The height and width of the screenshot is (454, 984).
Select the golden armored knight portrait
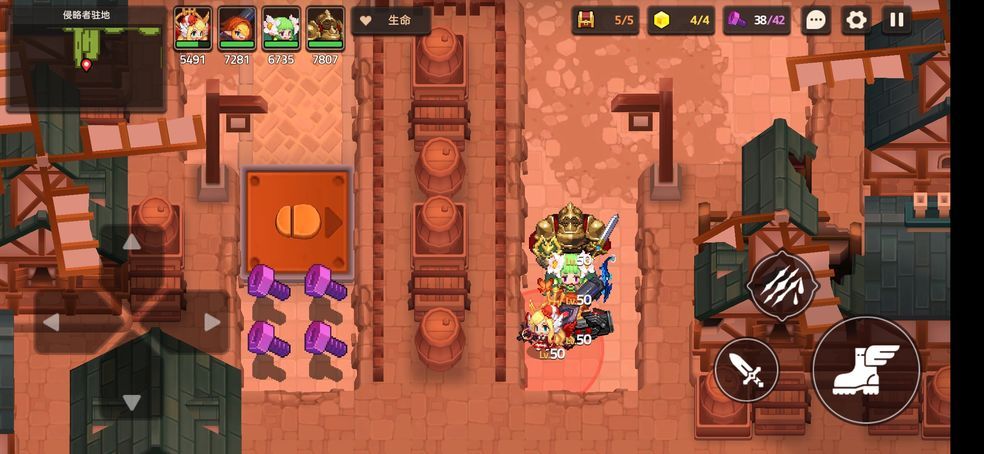pos(325,27)
